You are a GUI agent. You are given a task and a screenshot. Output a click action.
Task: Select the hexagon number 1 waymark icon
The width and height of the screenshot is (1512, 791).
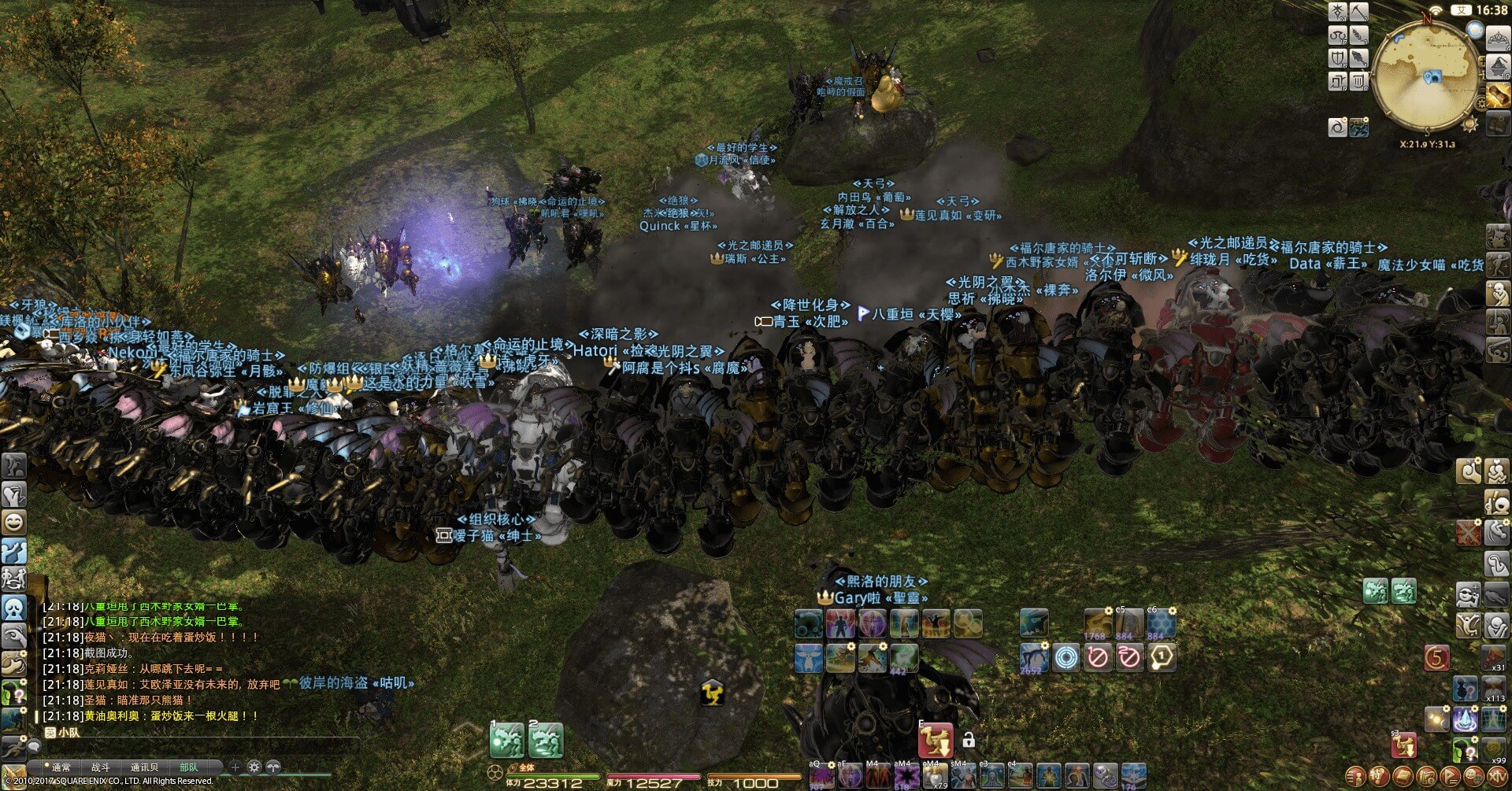[1162, 656]
